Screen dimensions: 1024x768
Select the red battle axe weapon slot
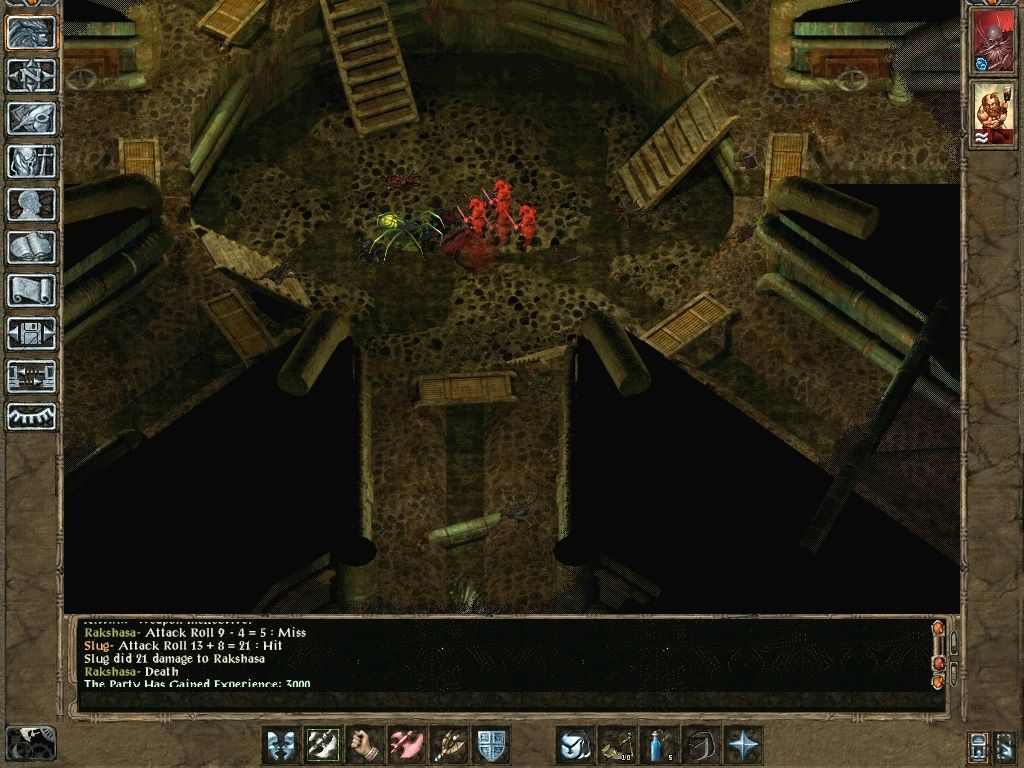[x=406, y=745]
